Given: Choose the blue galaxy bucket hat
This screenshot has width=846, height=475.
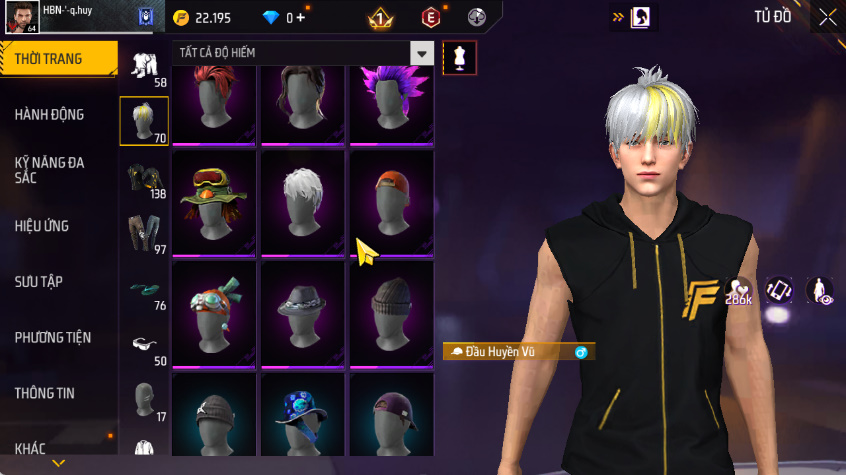Looking at the screenshot, I should coord(303,415).
